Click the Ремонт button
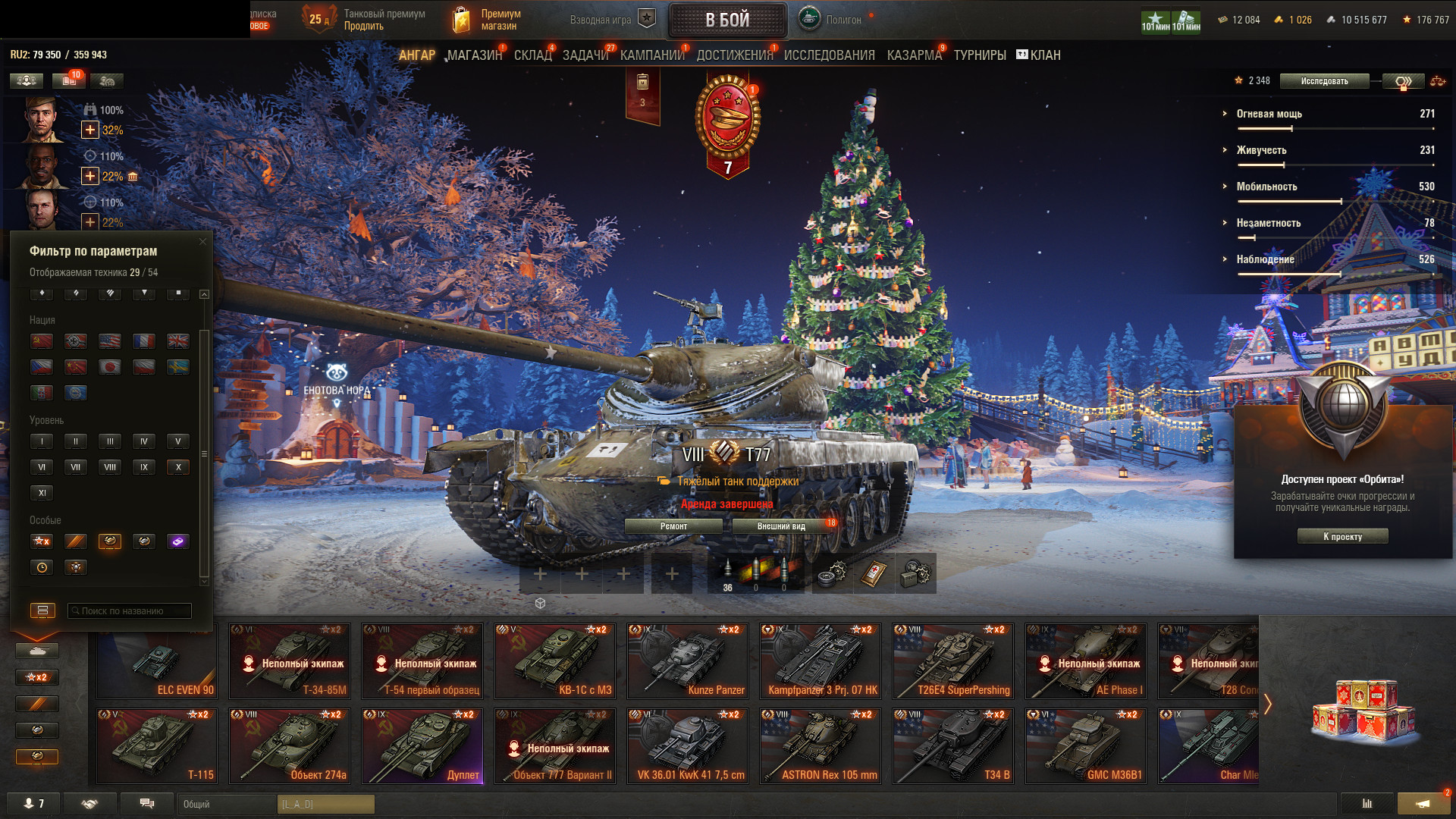 click(673, 526)
